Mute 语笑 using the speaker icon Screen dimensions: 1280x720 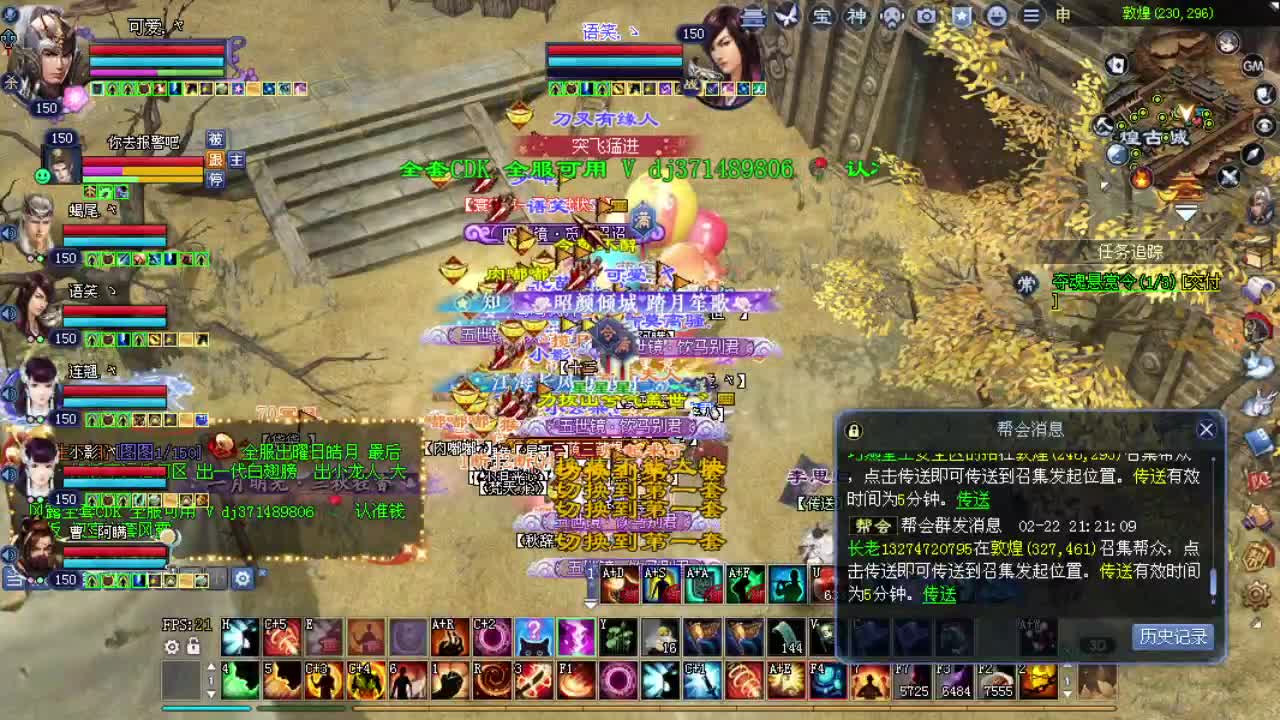coord(9,312)
